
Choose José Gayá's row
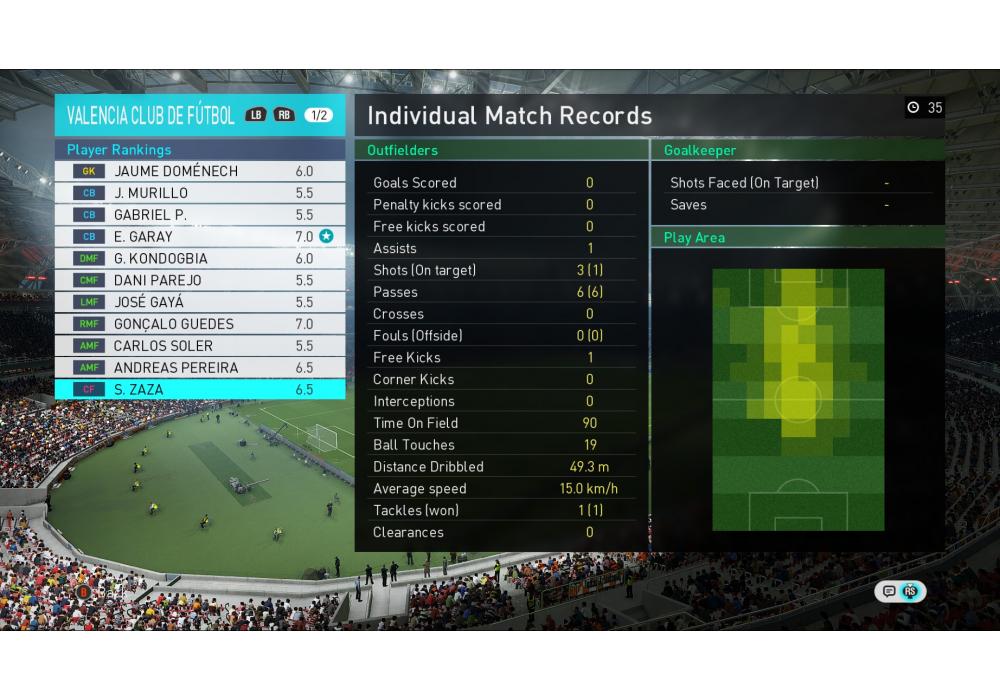coord(200,302)
